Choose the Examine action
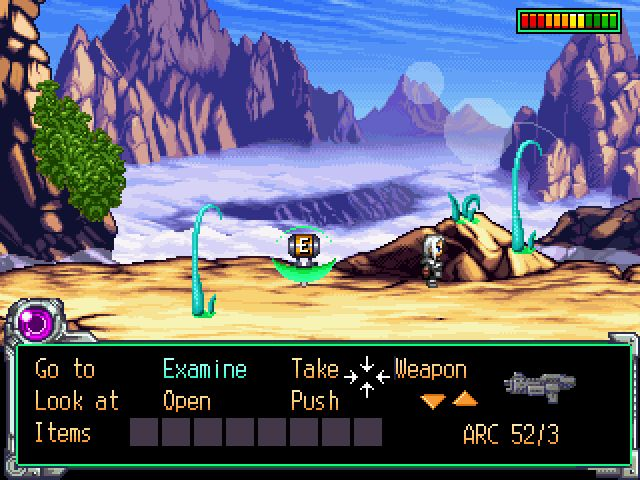Viewport: 640px width, 480px height. tap(204, 370)
